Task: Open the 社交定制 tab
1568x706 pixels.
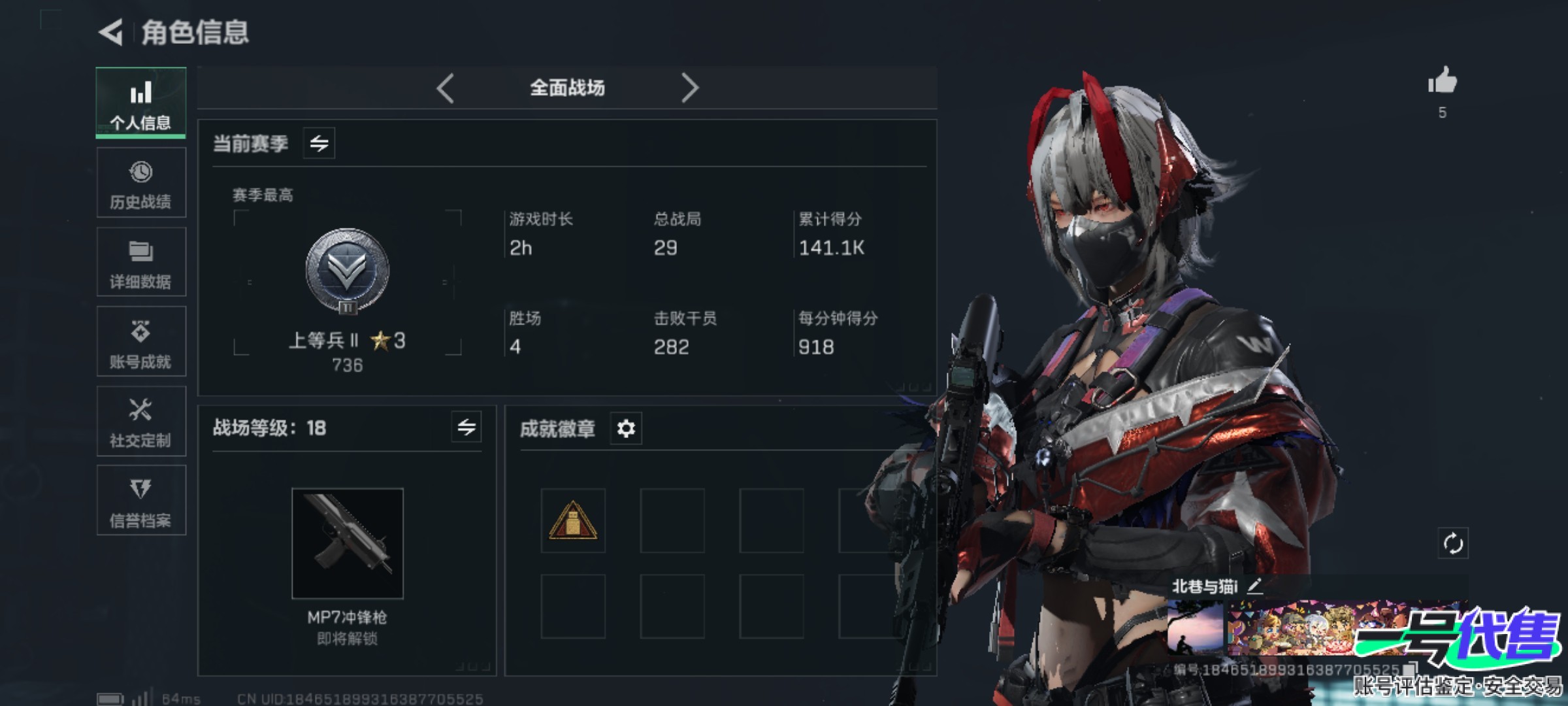Action: (141, 422)
